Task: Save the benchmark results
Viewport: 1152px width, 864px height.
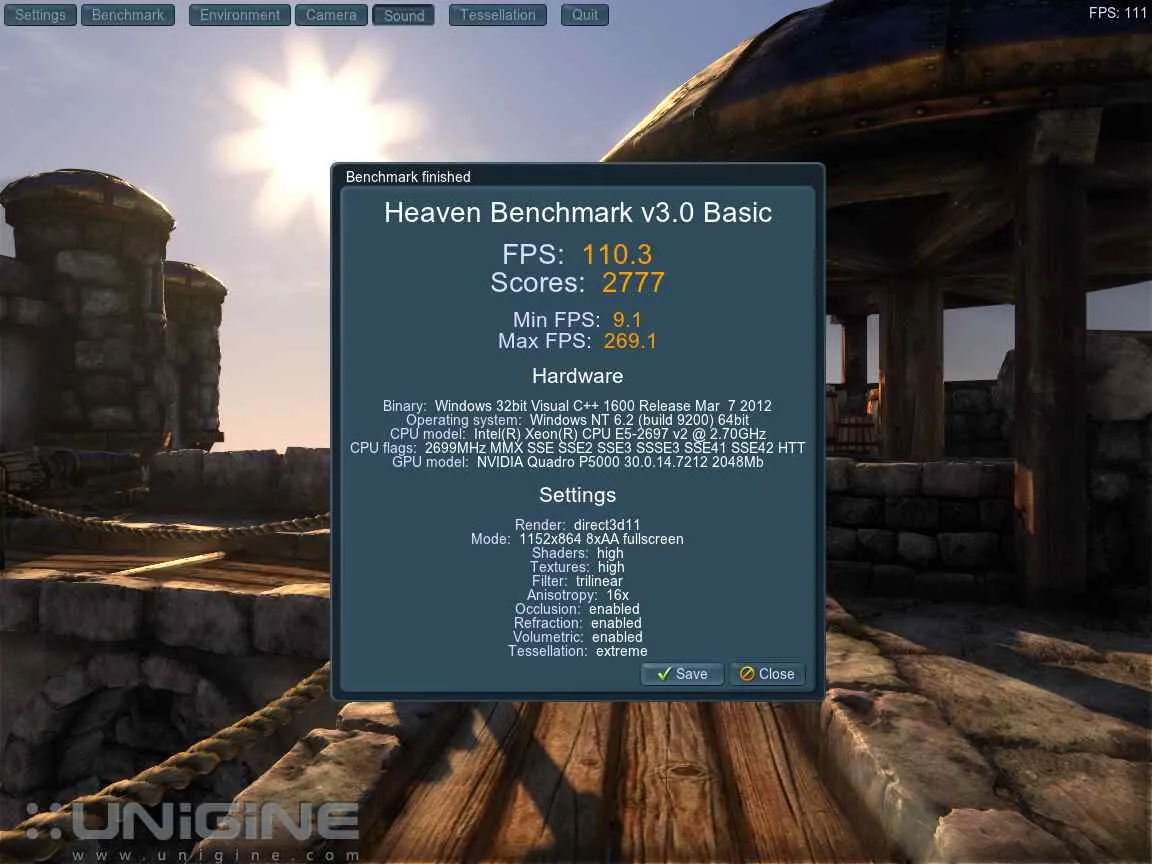Action: tap(682, 674)
